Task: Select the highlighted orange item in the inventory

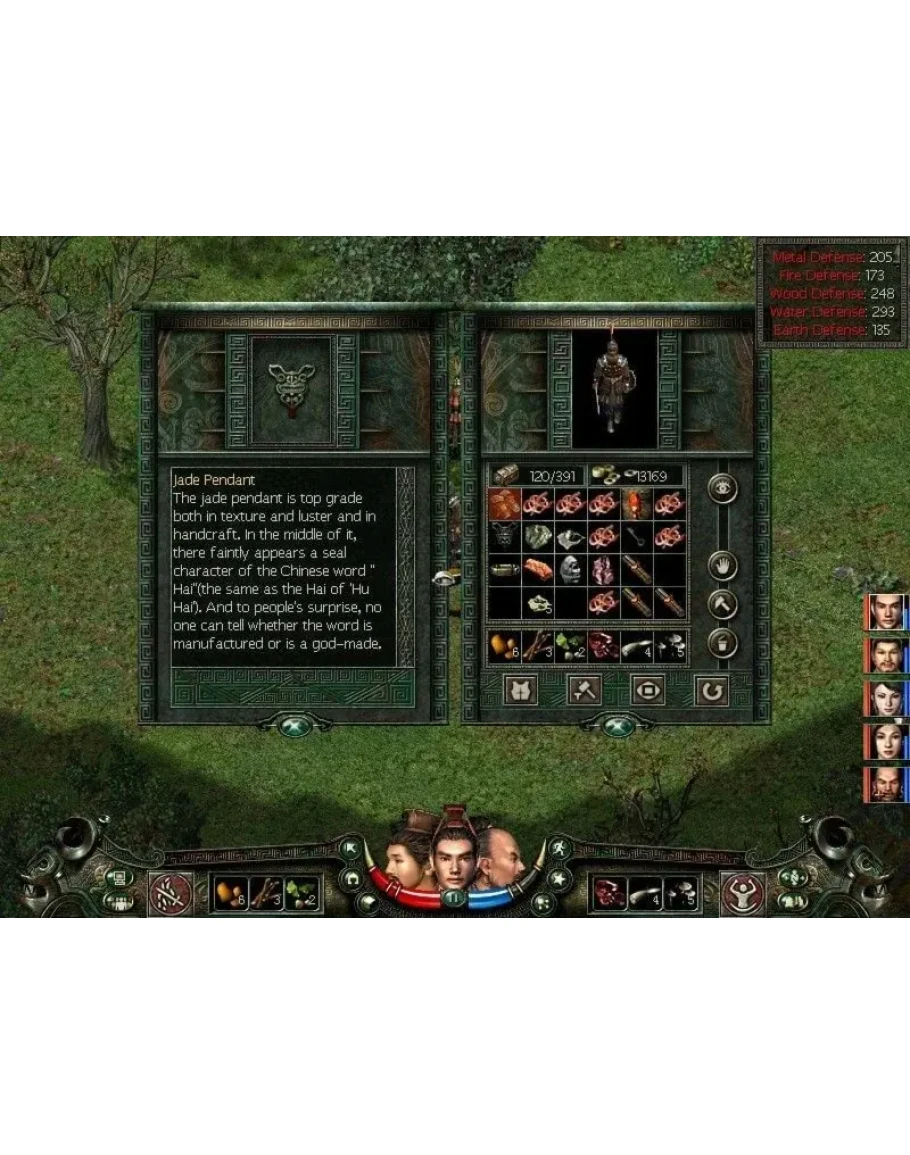Action: click(x=505, y=504)
